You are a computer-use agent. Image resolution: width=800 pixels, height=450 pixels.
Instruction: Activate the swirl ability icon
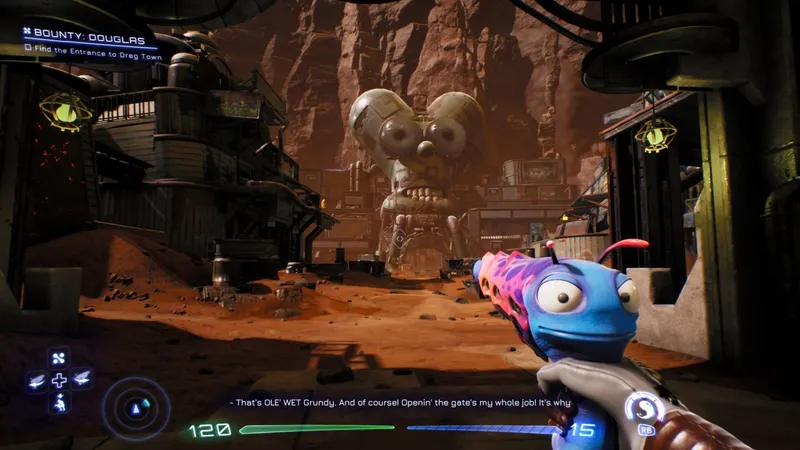tap(643, 407)
